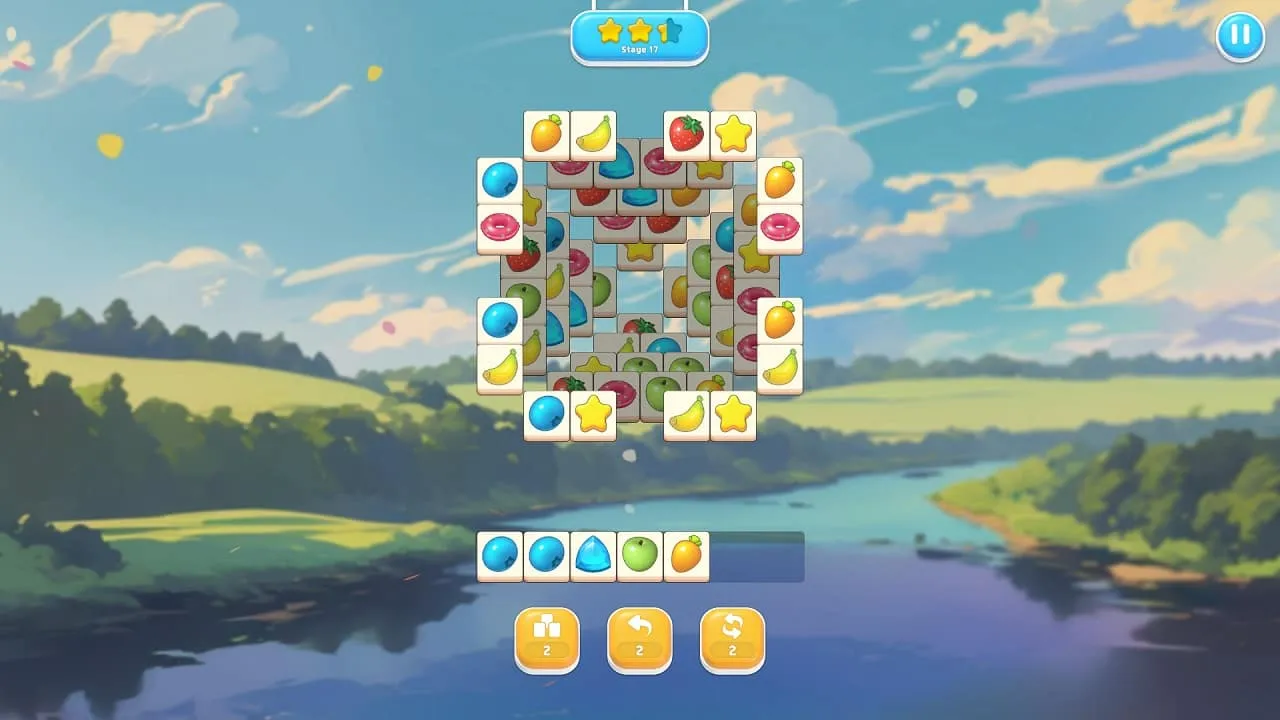Pick the donut tile on the right edge

[780, 228]
